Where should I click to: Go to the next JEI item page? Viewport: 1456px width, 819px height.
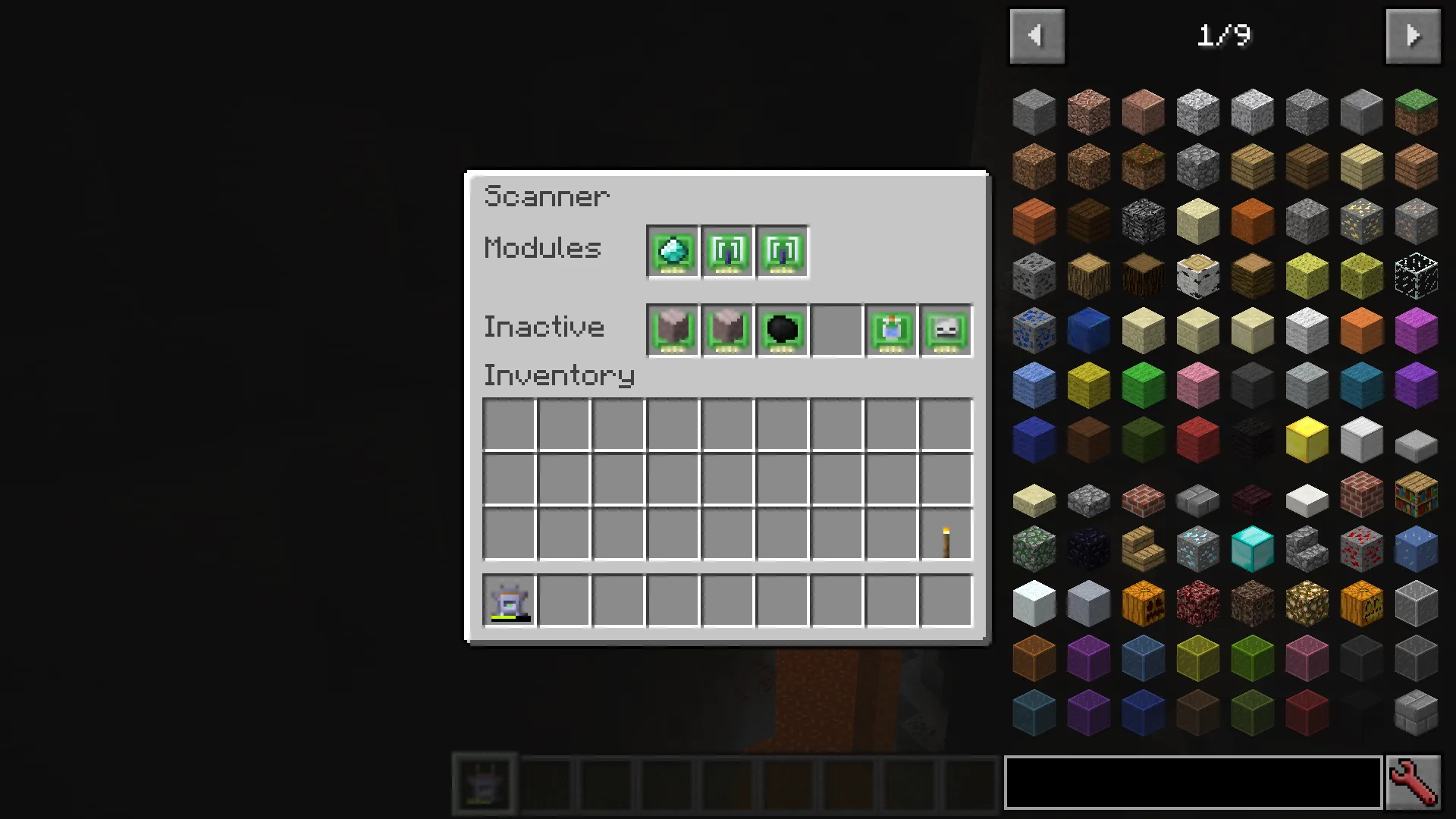point(1412,36)
